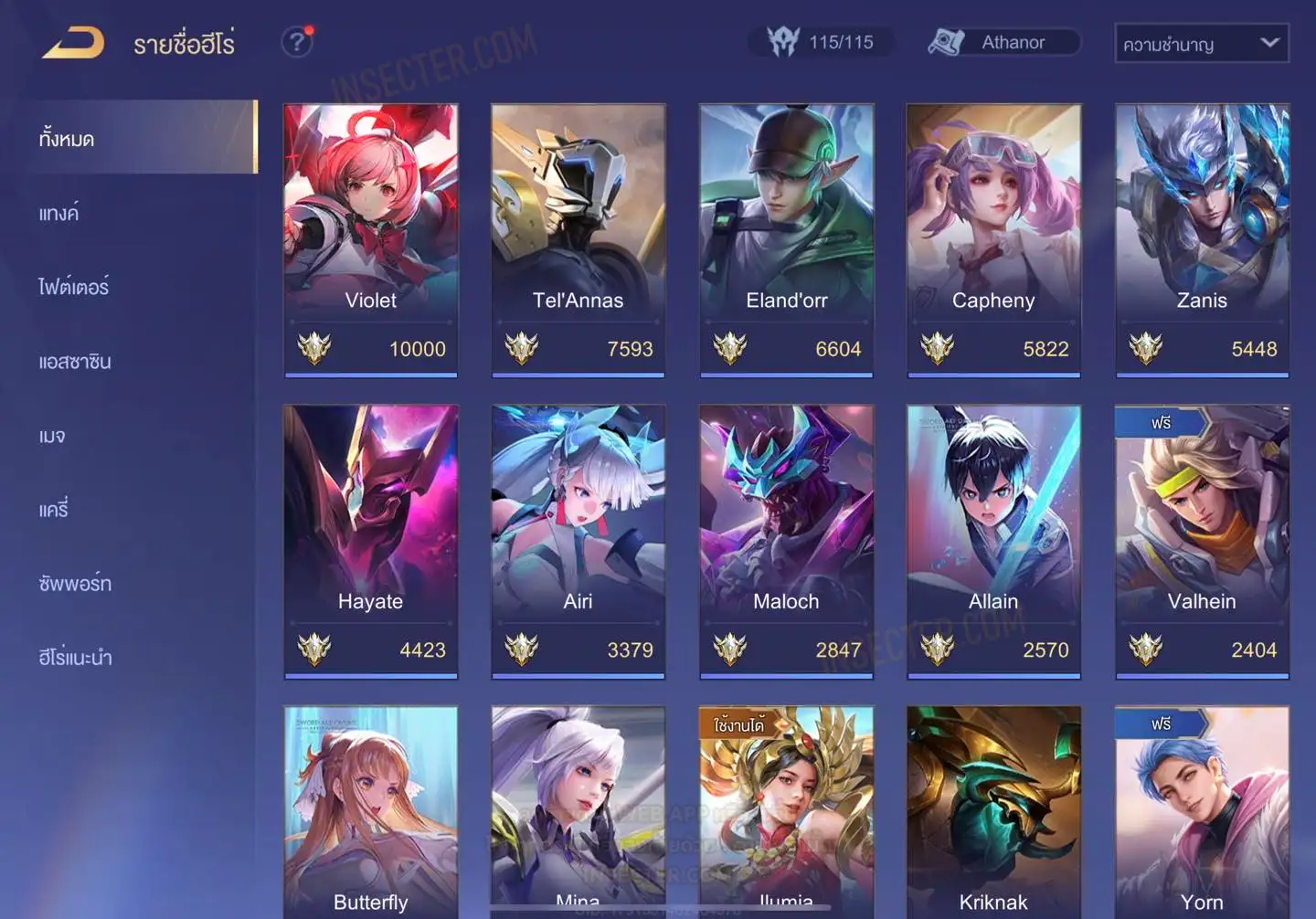Select the free Valhein hero card
The image size is (1316, 919).
(x=1202, y=541)
